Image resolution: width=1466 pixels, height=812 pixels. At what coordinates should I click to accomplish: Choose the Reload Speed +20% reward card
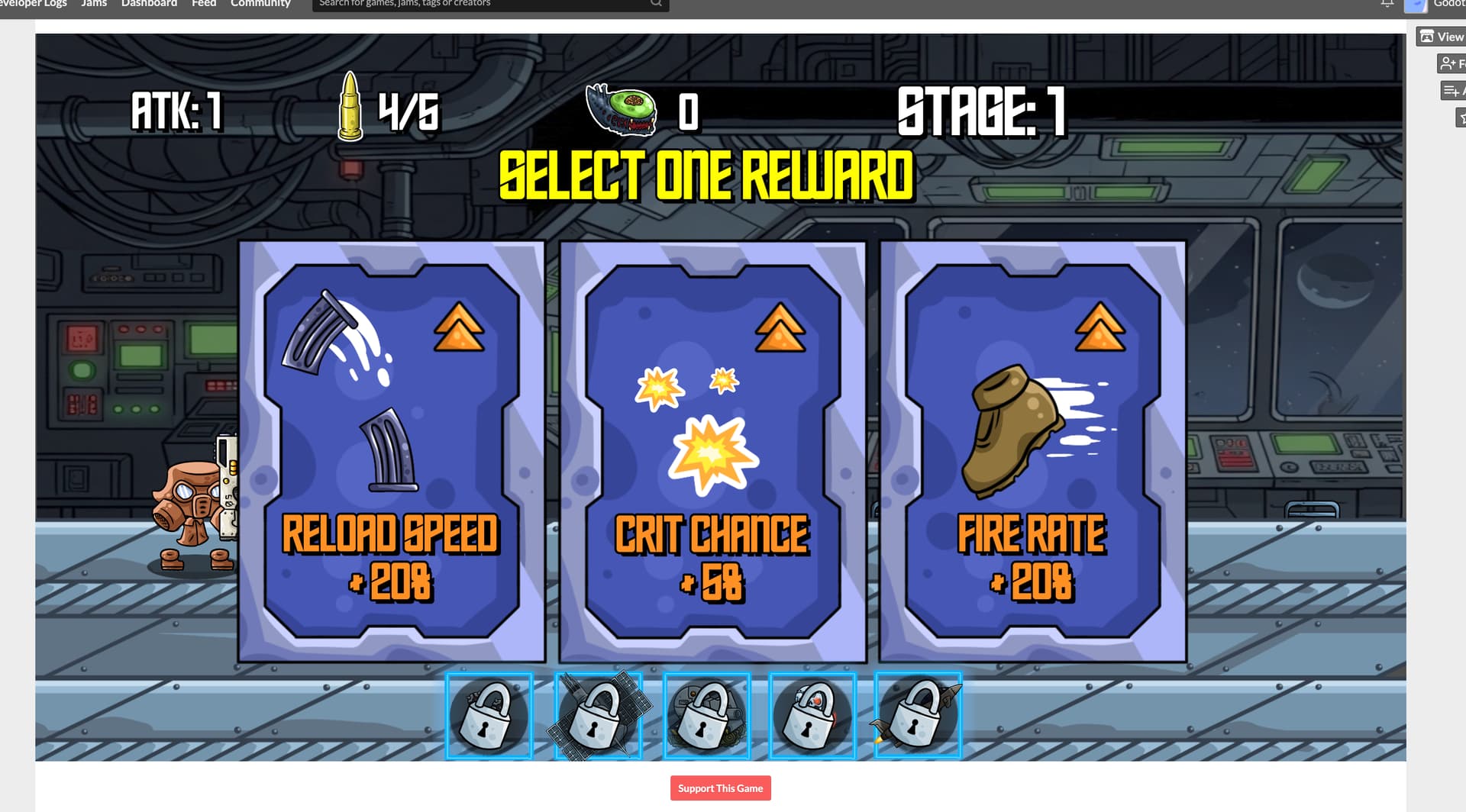392,452
